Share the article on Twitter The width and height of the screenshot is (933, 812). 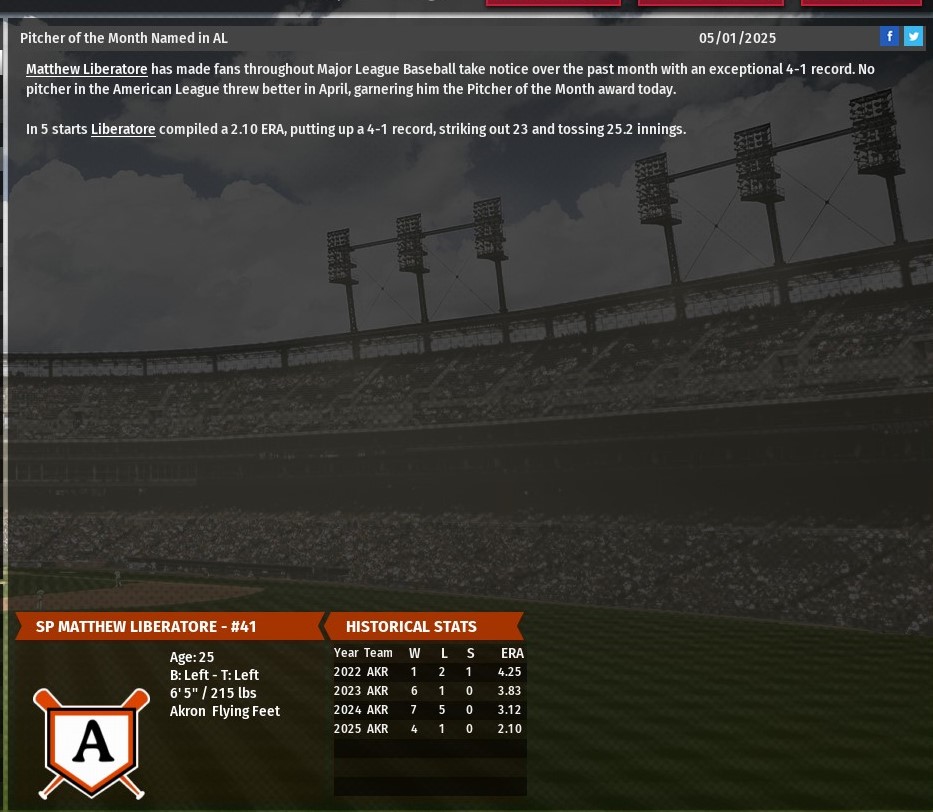[x=913, y=37]
